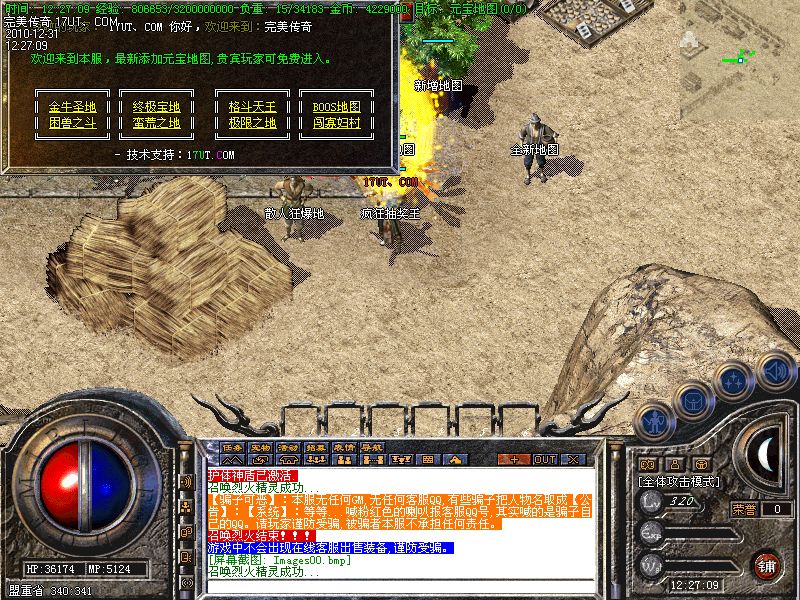800x600 pixels.
Task: Select the 蛮荒之地 map link
Action: pyautogui.click(x=156, y=123)
